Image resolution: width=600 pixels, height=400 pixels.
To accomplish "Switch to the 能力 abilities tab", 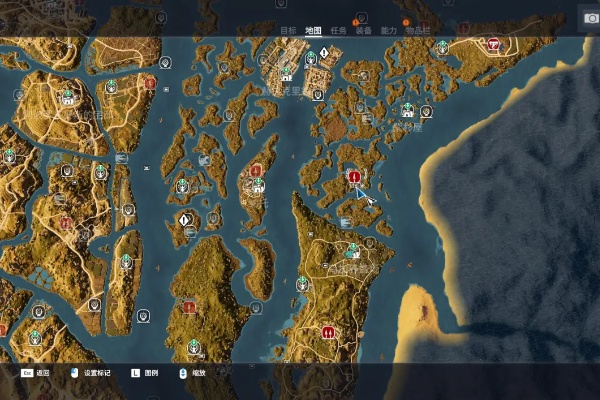I will pyautogui.click(x=388, y=31).
